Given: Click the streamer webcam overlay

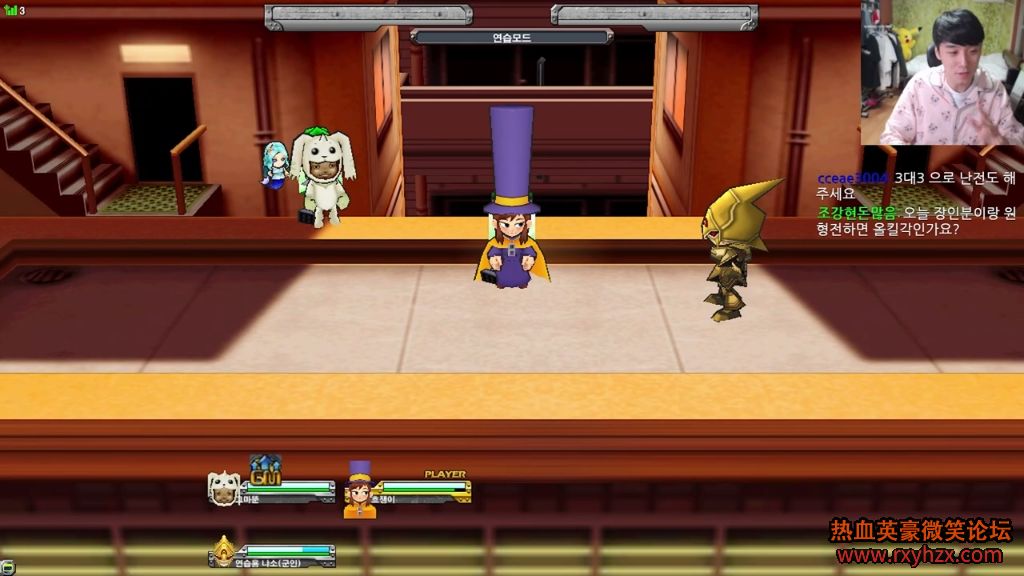Looking at the screenshot, I should tap(940, 73).
